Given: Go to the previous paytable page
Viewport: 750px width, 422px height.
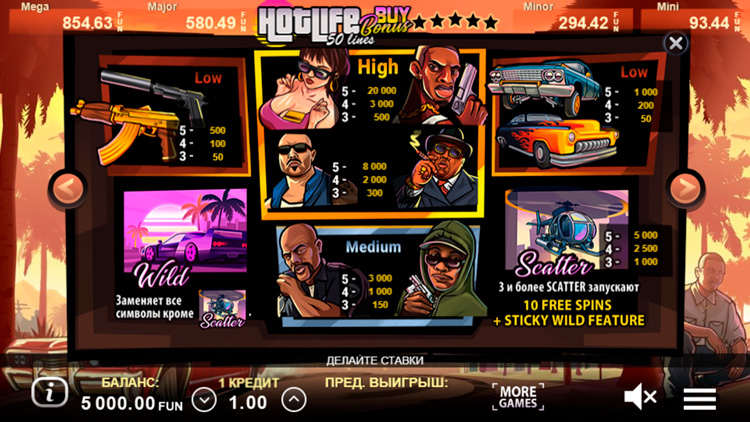Looking at the screenshot, I should pos(67,187).
